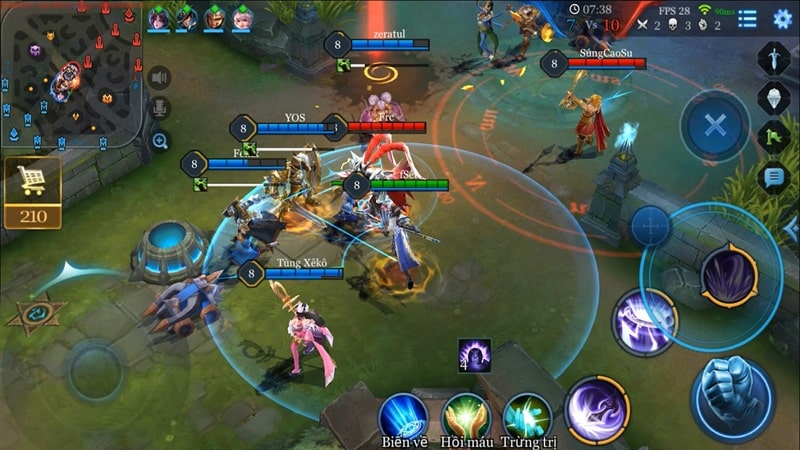Viewport: 800px width, 450px height.
Task: Click the magnifier zoom button by the minimap
Action: click(159, 141)
